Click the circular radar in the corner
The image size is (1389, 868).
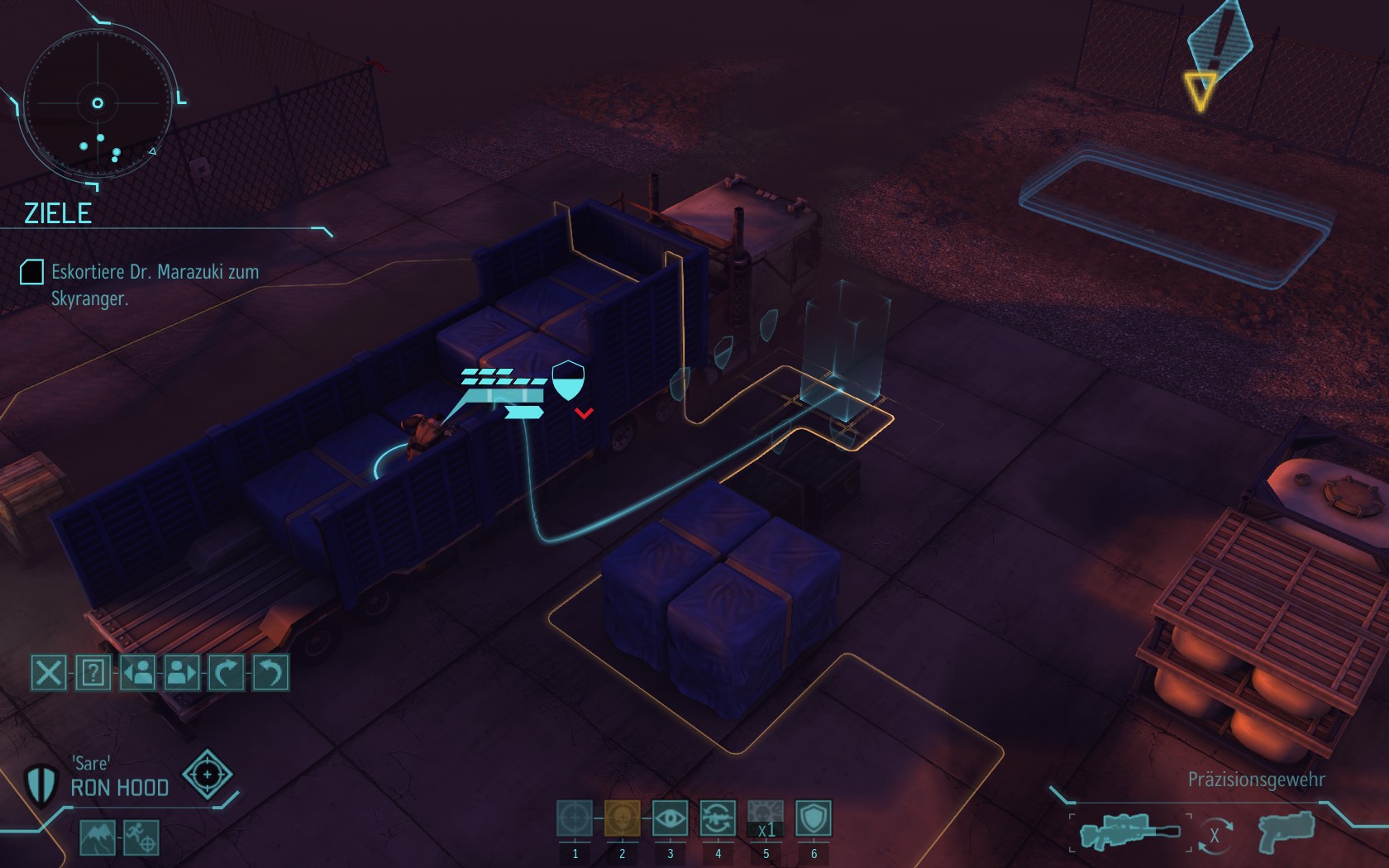98,104
